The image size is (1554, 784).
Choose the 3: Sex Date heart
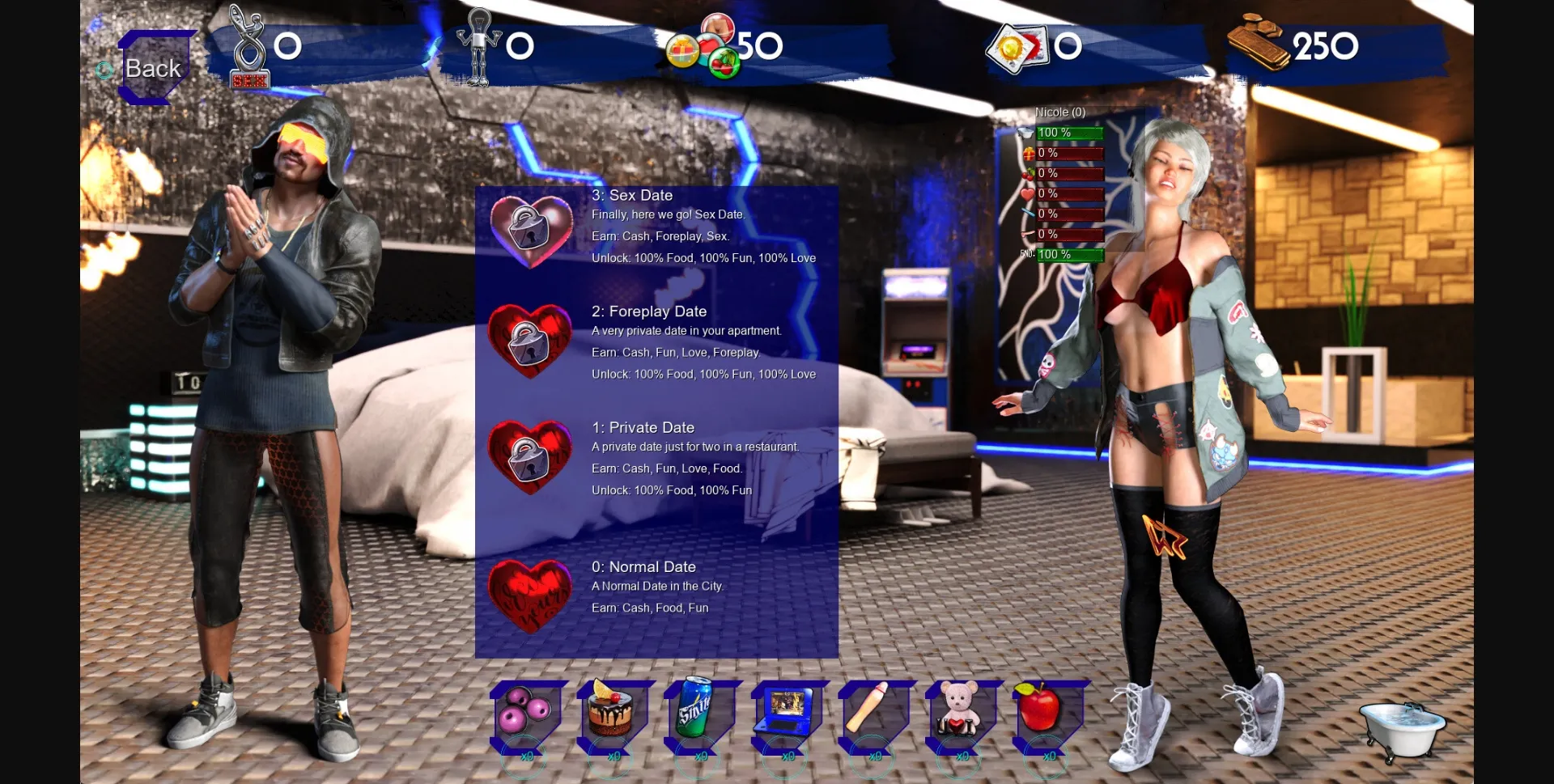click(x=530, y=229)
